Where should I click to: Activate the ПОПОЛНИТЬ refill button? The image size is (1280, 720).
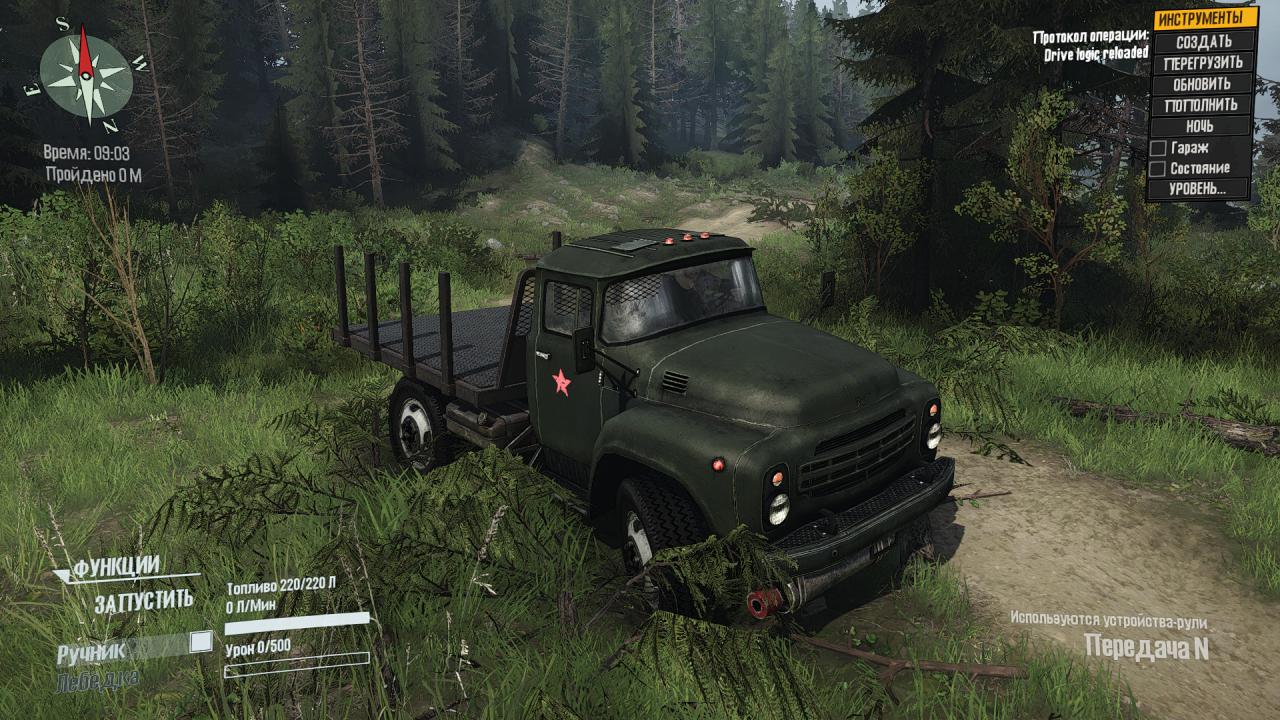[x=1203, y=105]
